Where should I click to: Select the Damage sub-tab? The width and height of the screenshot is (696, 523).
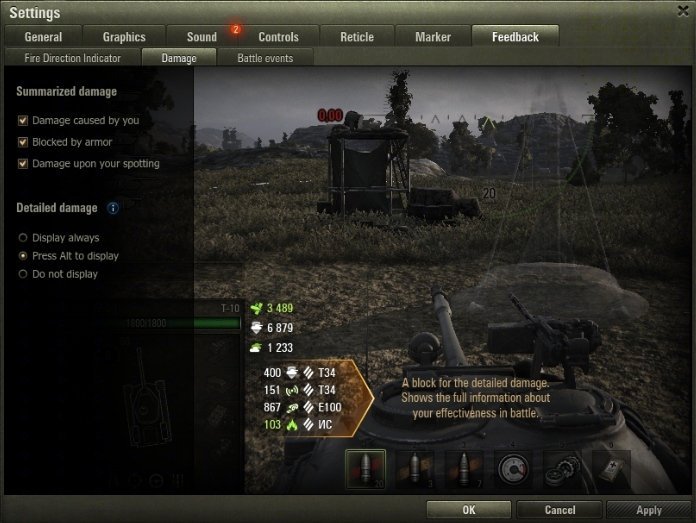click(x=179, y=58)
